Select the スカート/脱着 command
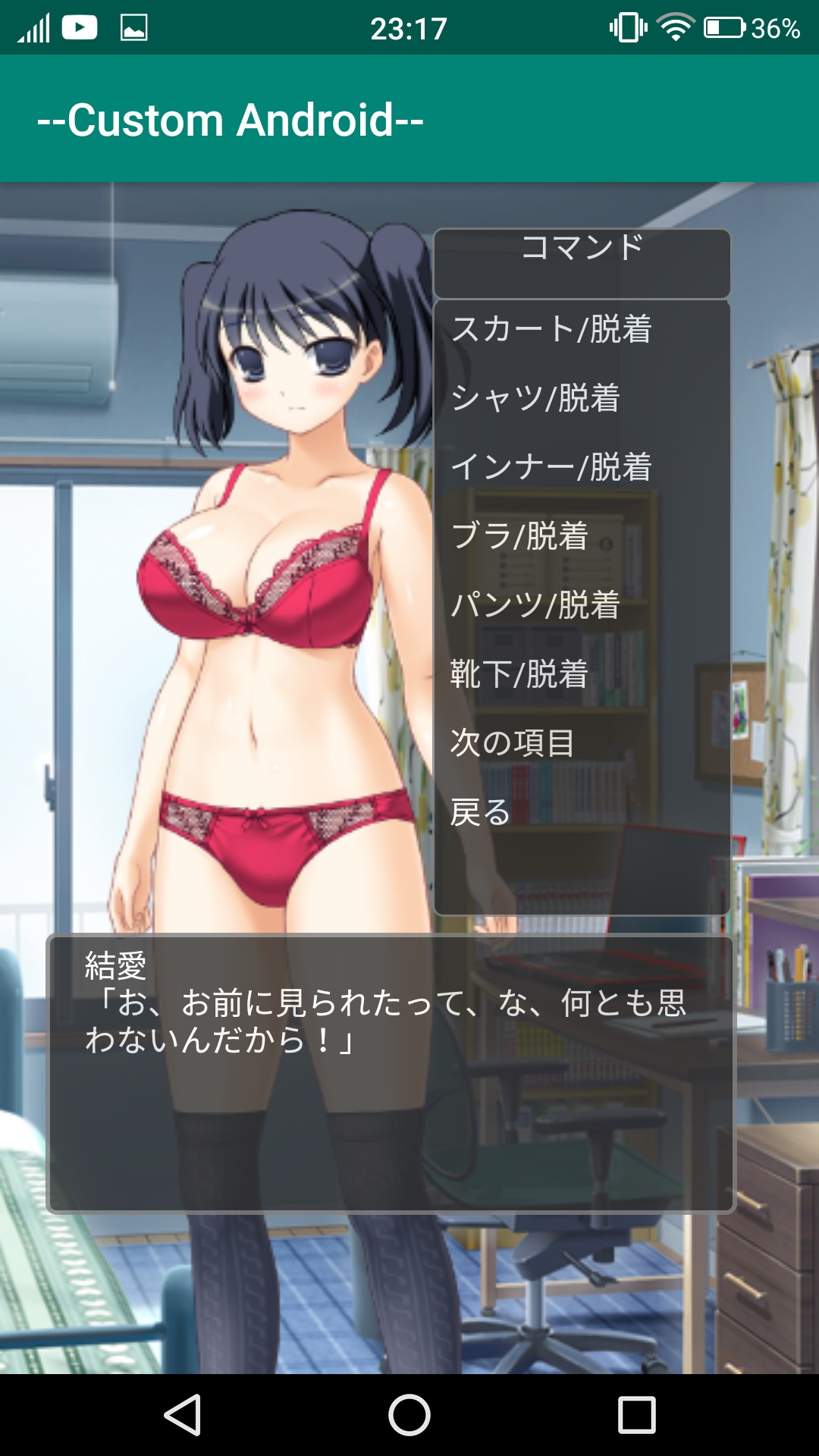819x1456 pixels. click(551, 329)
